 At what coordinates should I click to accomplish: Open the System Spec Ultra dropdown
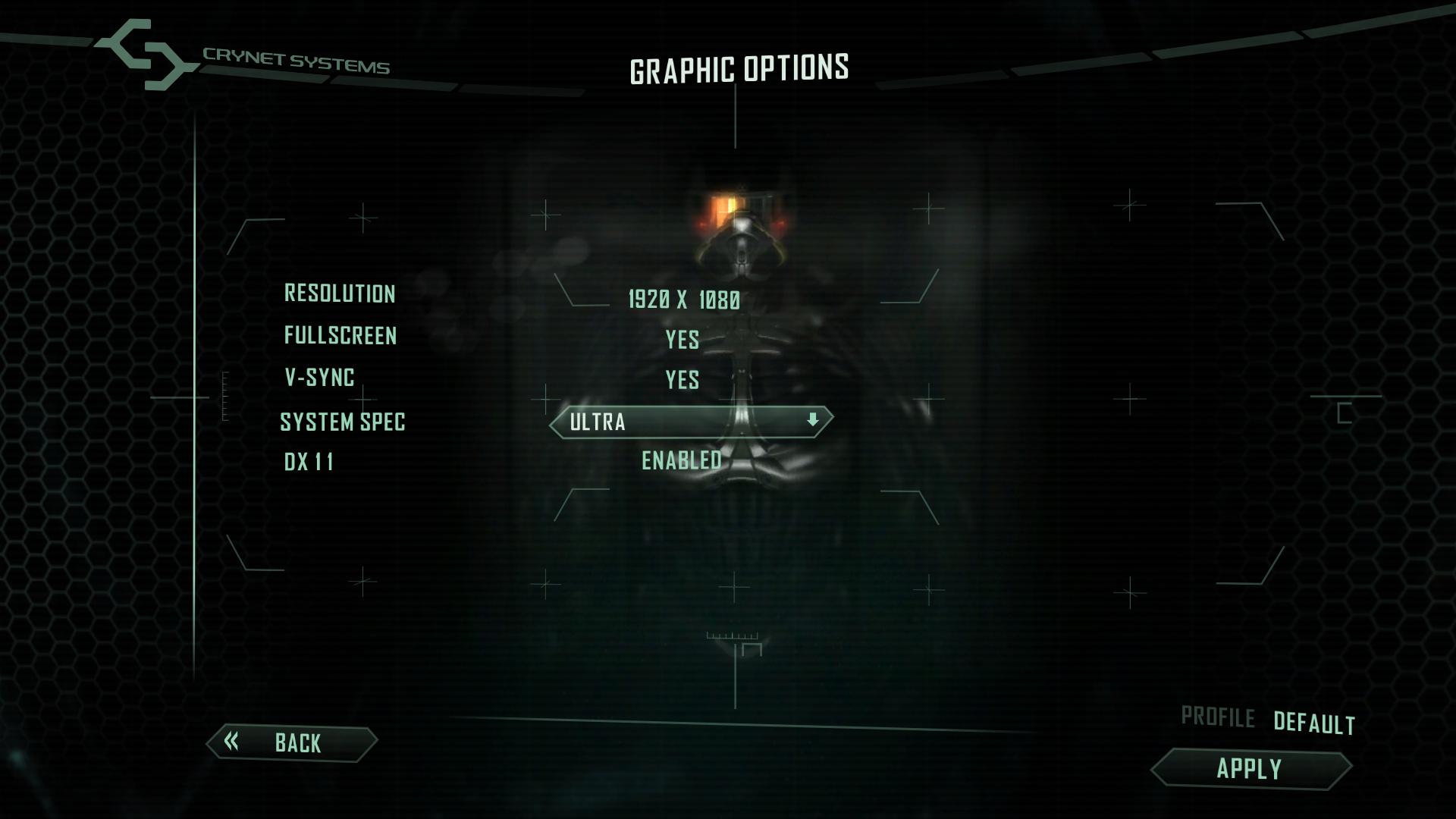691,422
